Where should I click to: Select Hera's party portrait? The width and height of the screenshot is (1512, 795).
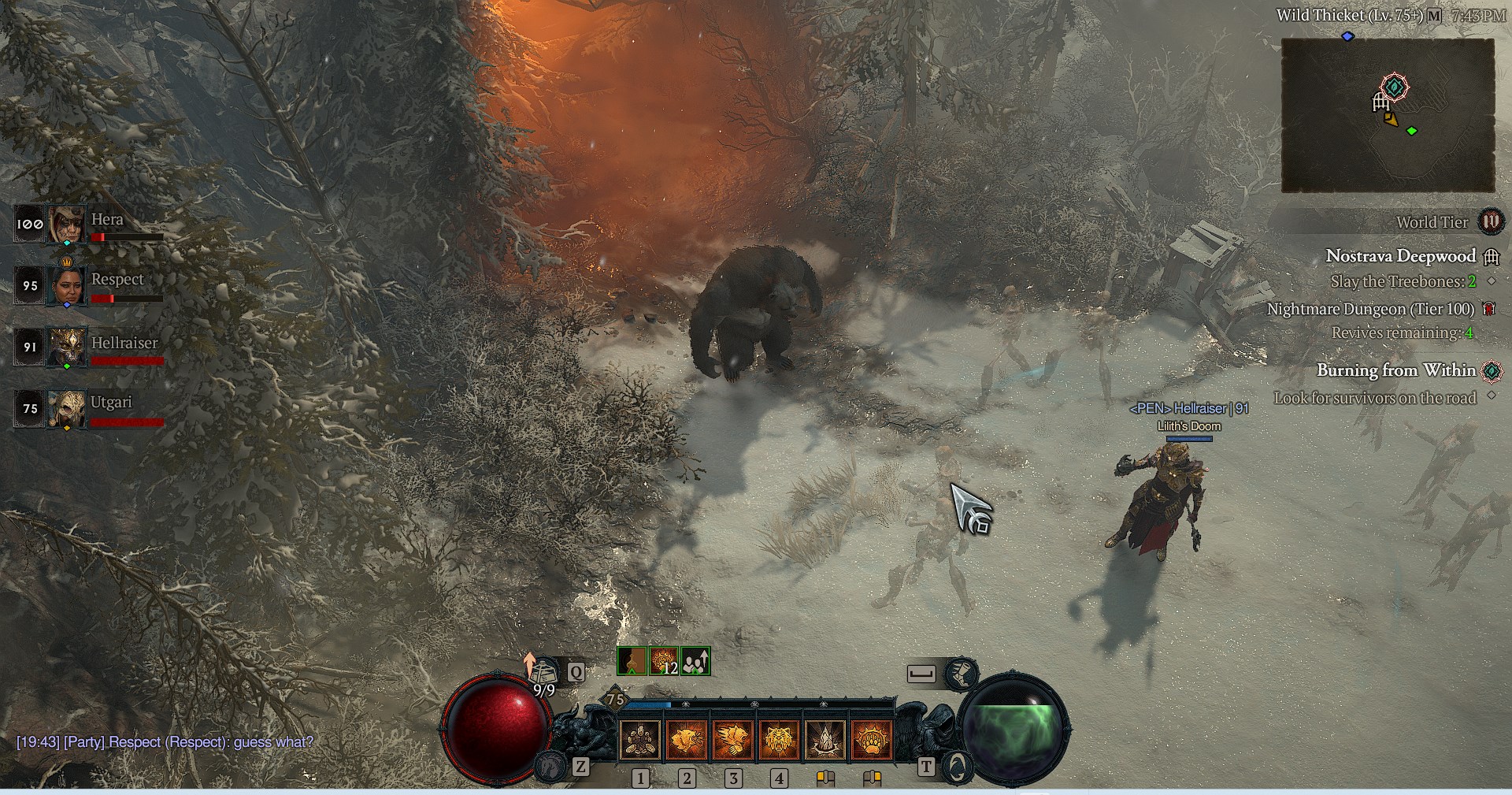point(66,225)
